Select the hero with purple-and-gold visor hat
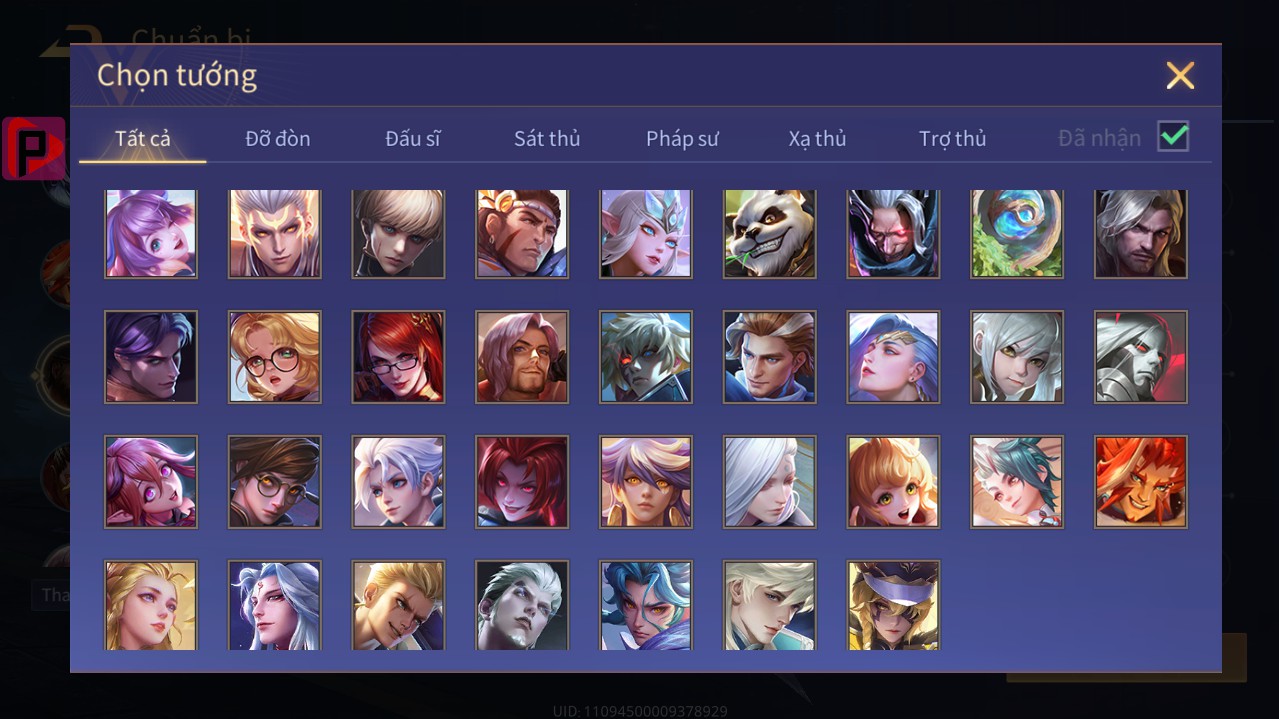The height and width of the screenshot is (719, 1279). [x=893, y=605]
